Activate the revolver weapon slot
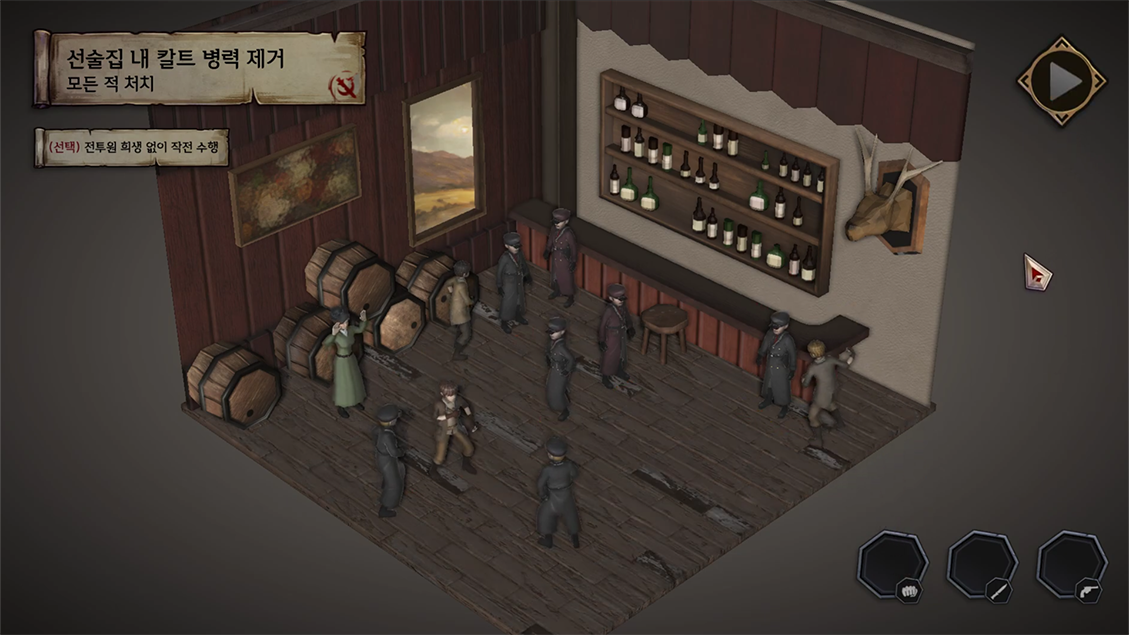Screen dimensions: 1129x635 point(1071,565)
